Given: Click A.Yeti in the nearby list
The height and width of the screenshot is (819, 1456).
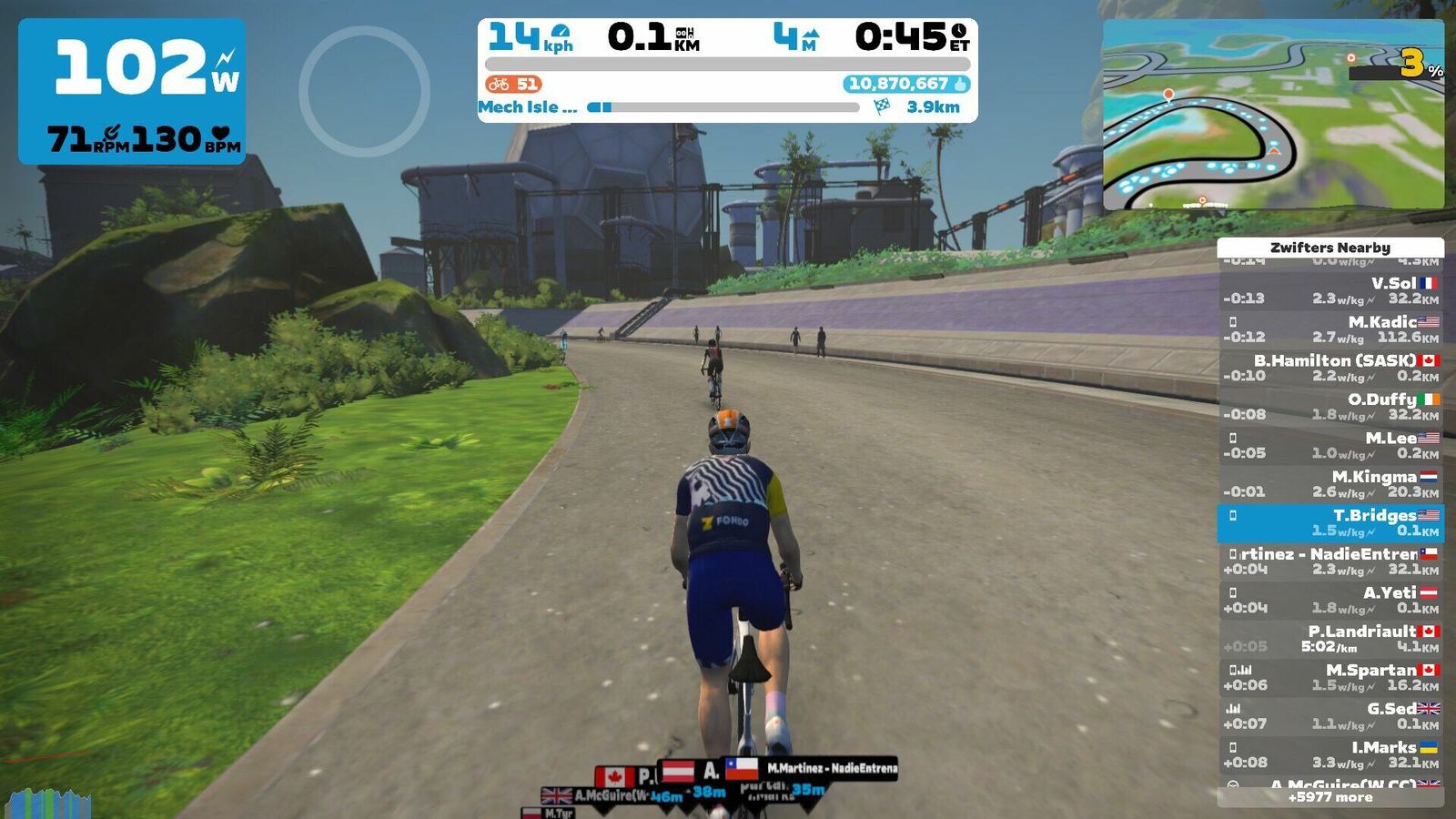Looking at the screenshot, I should [x=1330, y=600].
